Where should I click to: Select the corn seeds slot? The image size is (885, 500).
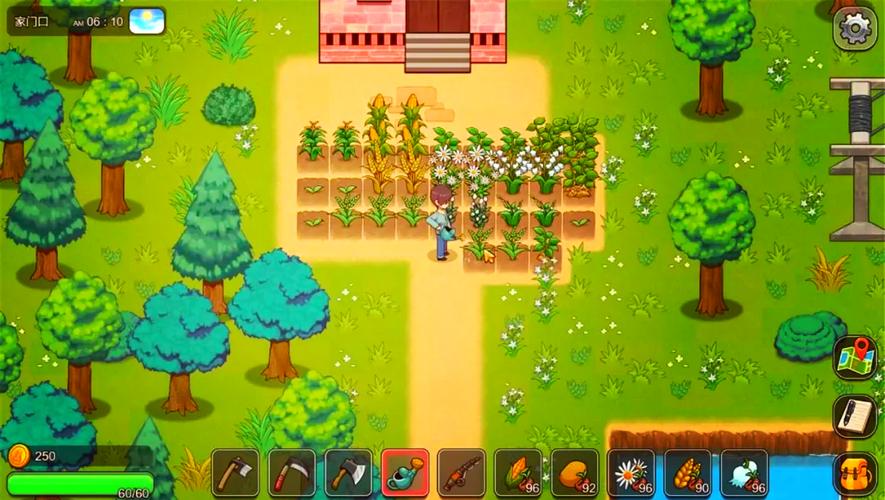[x=518, y=473]
